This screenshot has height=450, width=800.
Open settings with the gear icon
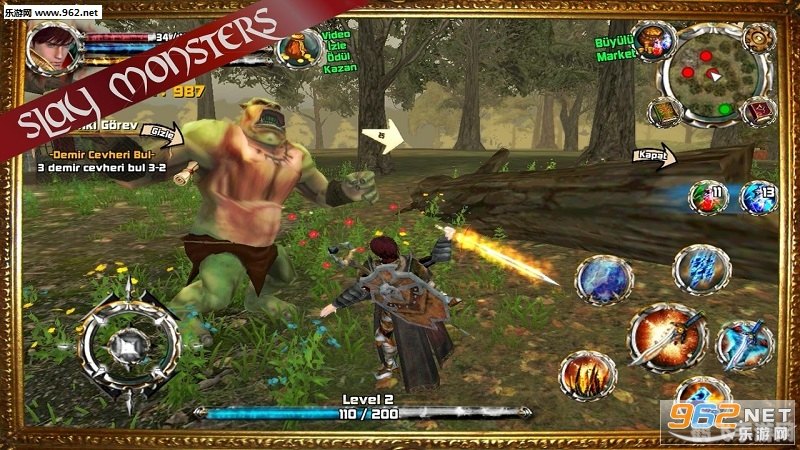pyautogui.click(x=760, y=38)
